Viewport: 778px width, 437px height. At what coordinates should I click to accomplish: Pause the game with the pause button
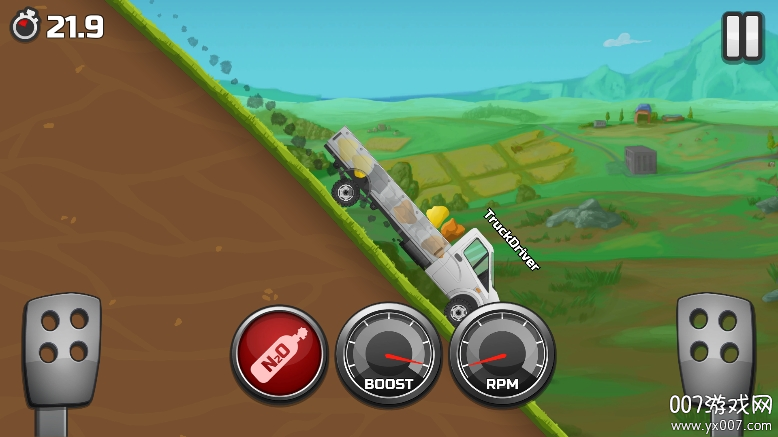click(x=742, y=37)
